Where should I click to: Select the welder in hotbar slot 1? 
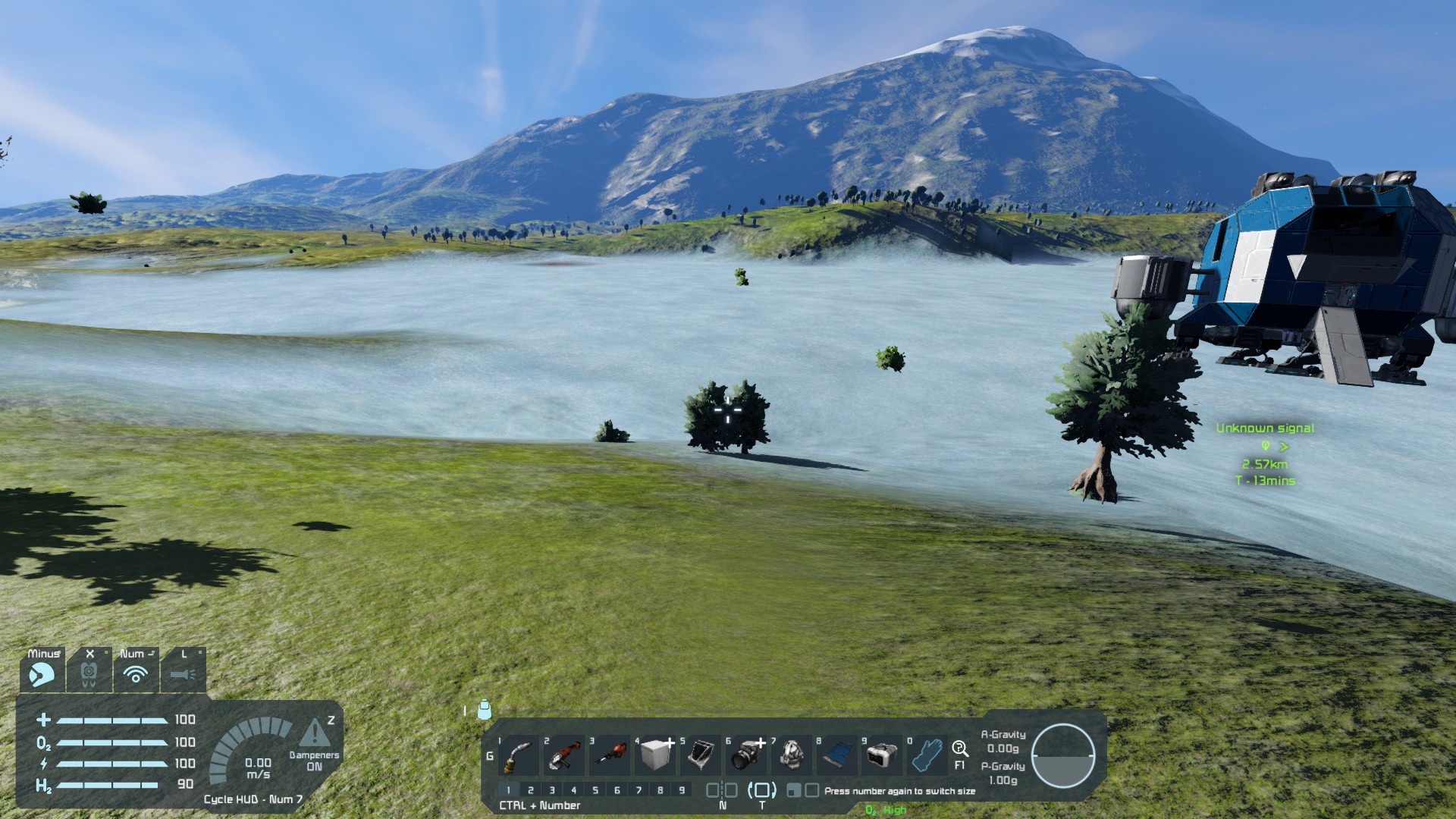519,755
